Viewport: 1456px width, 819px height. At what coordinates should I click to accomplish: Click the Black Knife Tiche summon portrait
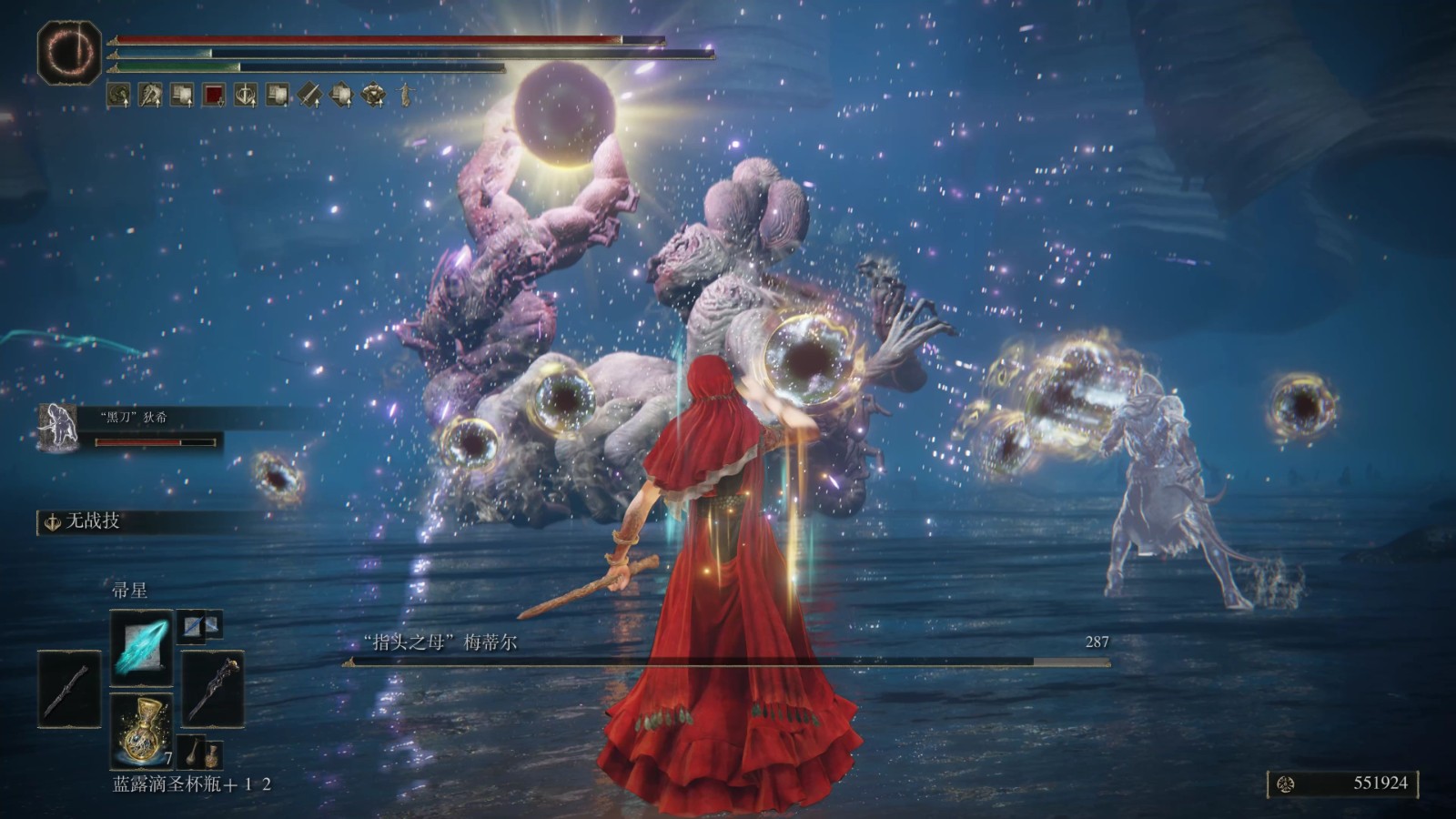coord(58,427)
